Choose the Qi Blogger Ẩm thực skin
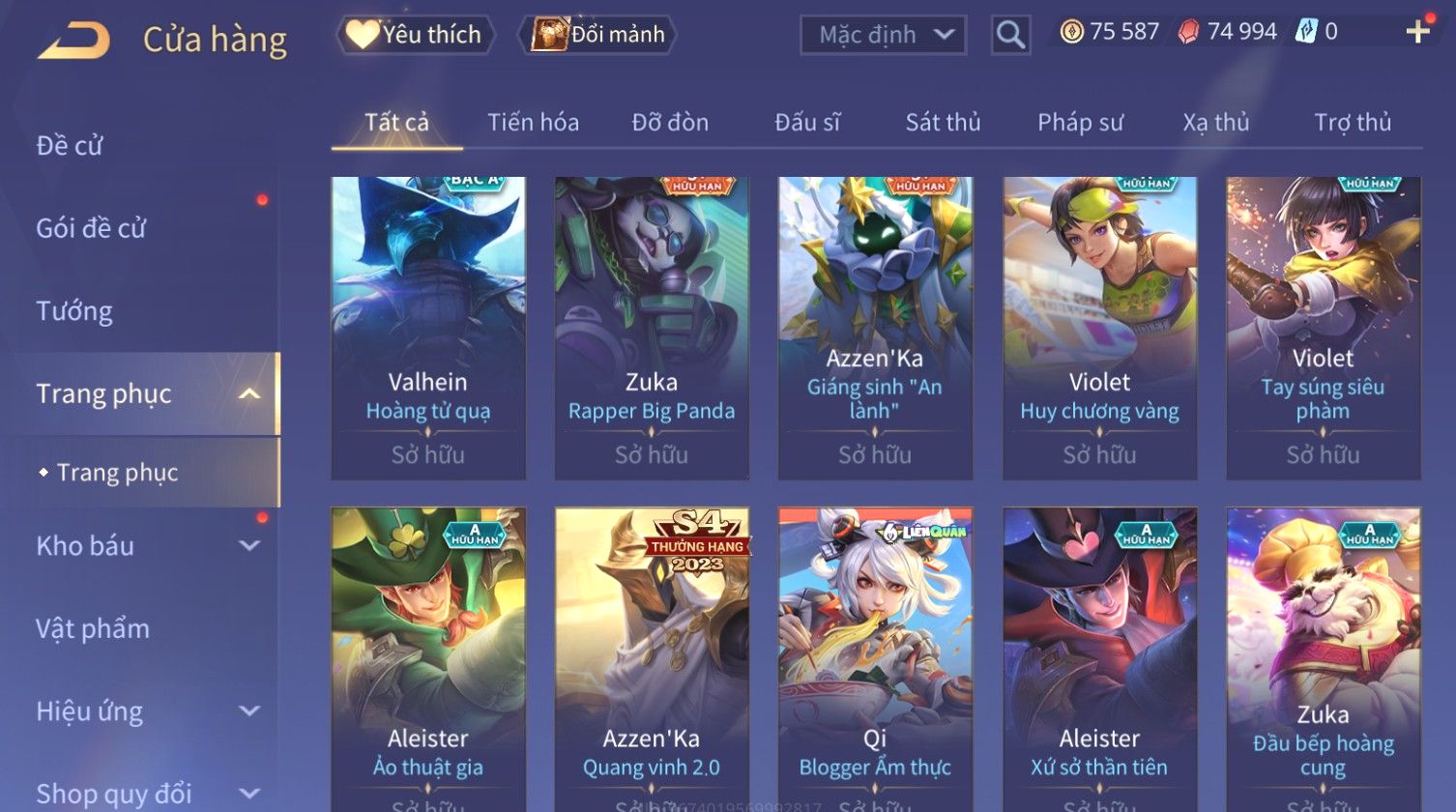Screen dimensions: 1456x812 875,657
